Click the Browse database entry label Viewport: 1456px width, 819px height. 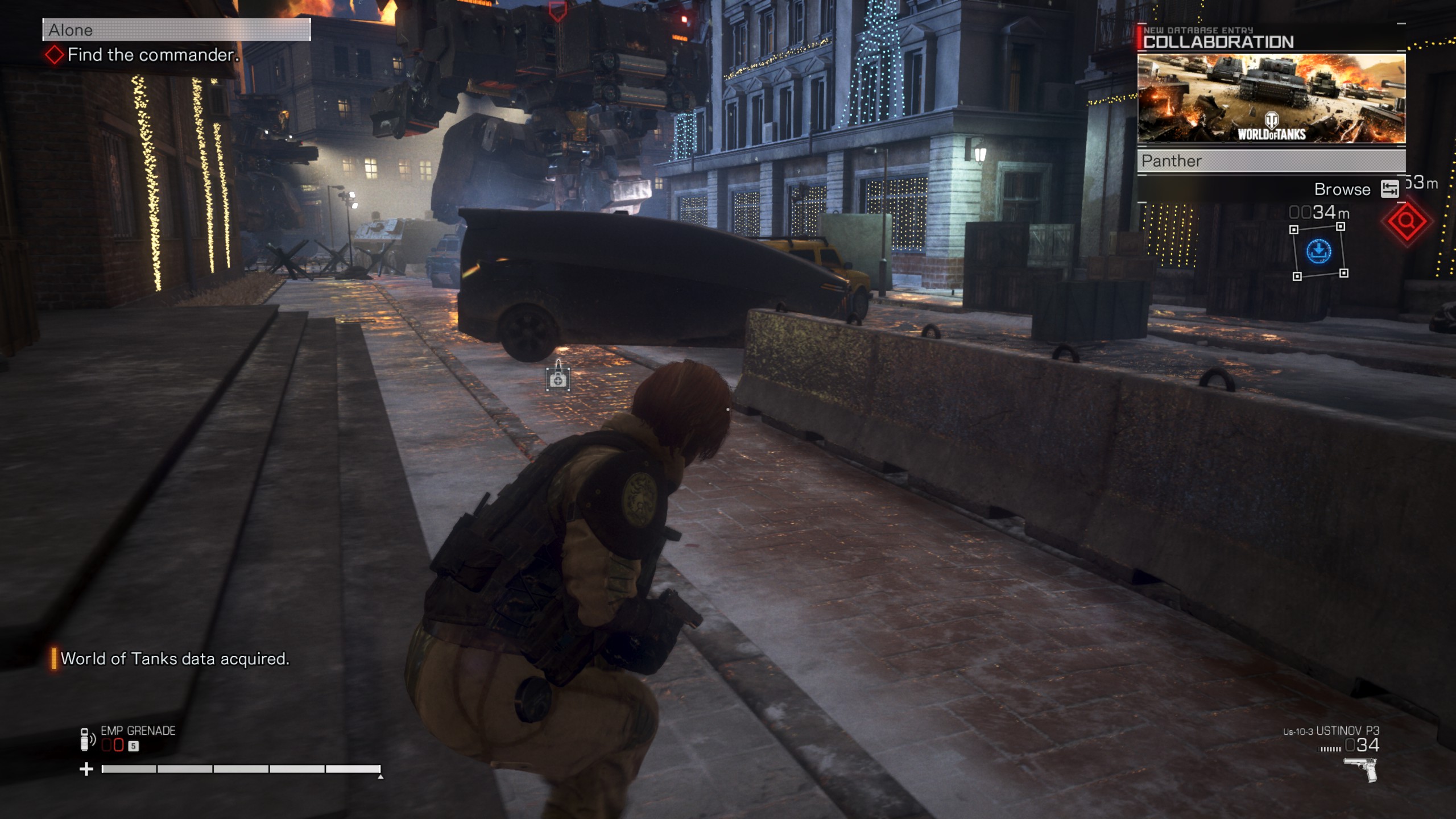coord(1342,189)
